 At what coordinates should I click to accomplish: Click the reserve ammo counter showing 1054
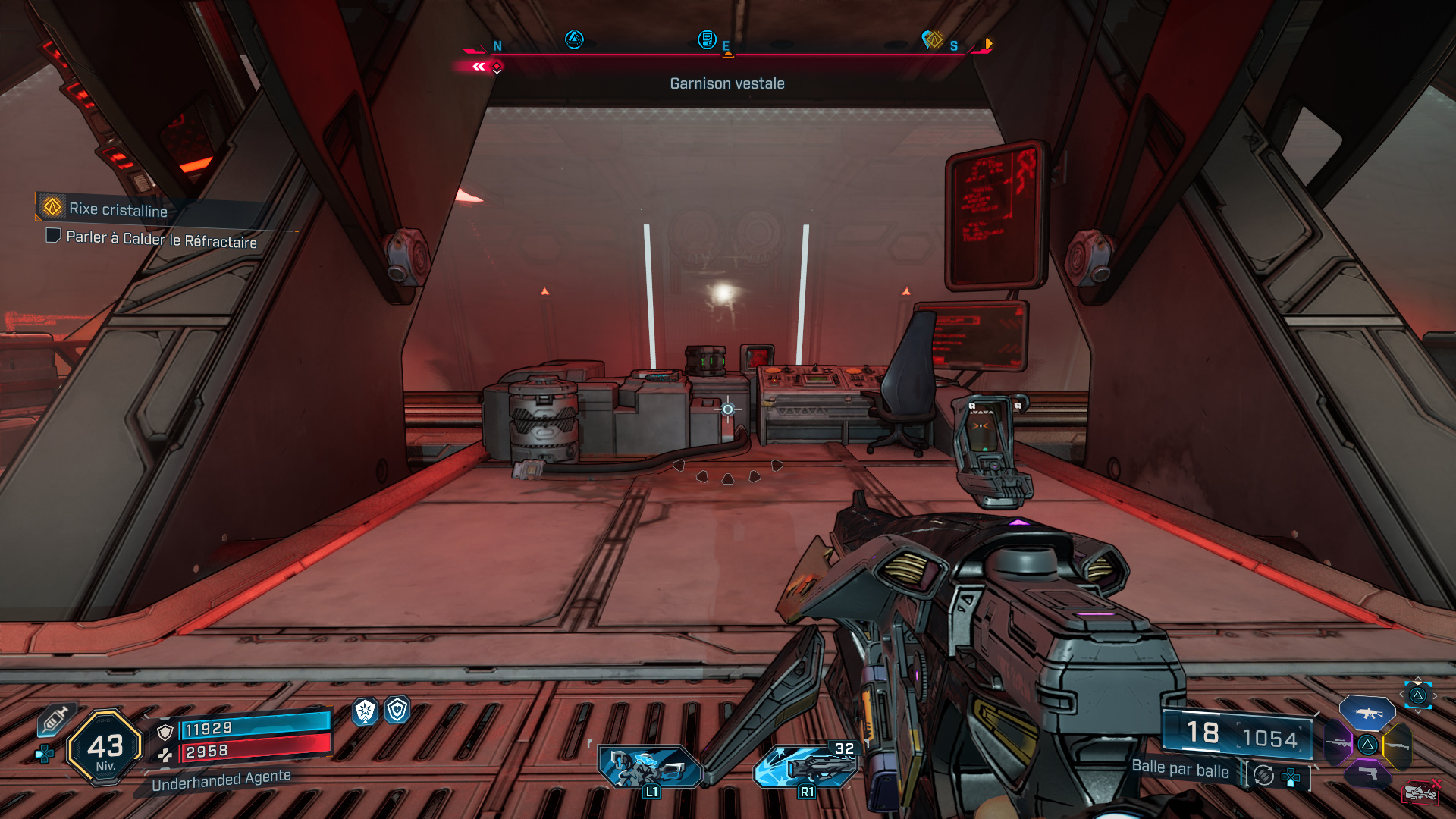pos(1270,737)
